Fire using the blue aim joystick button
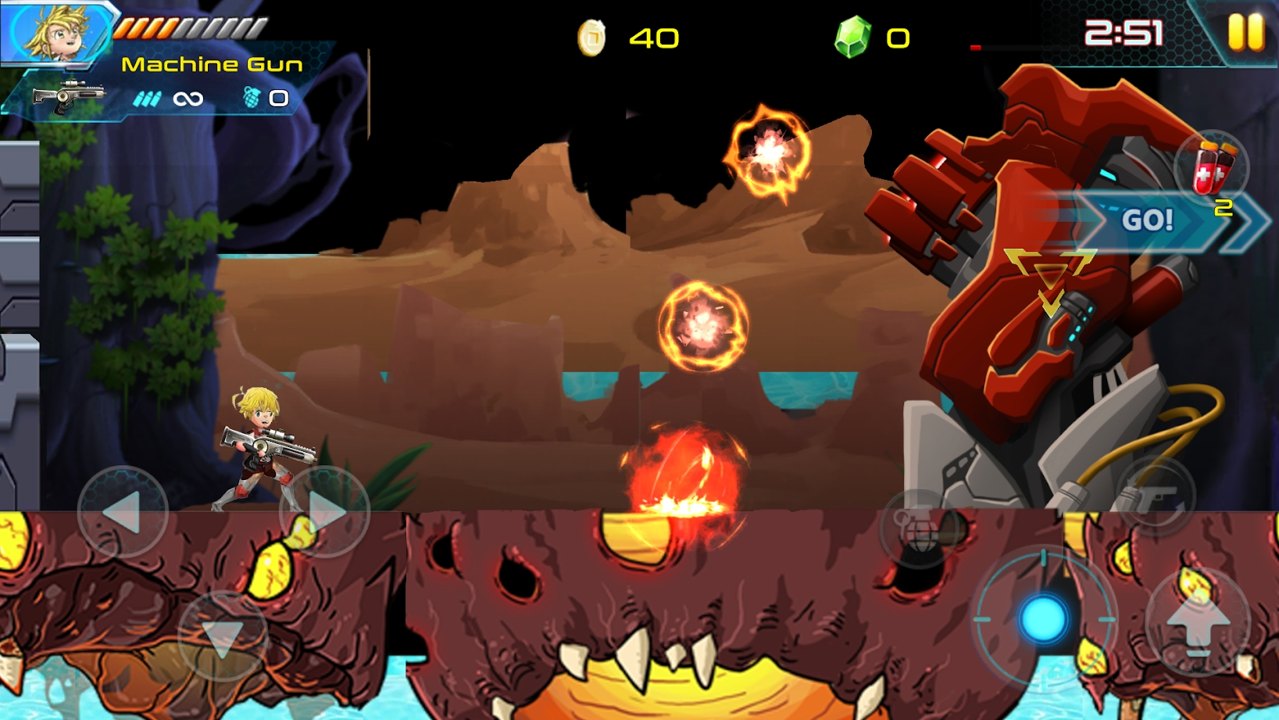This screenshot has height=720, width=1279. [x=1043, y=619]
